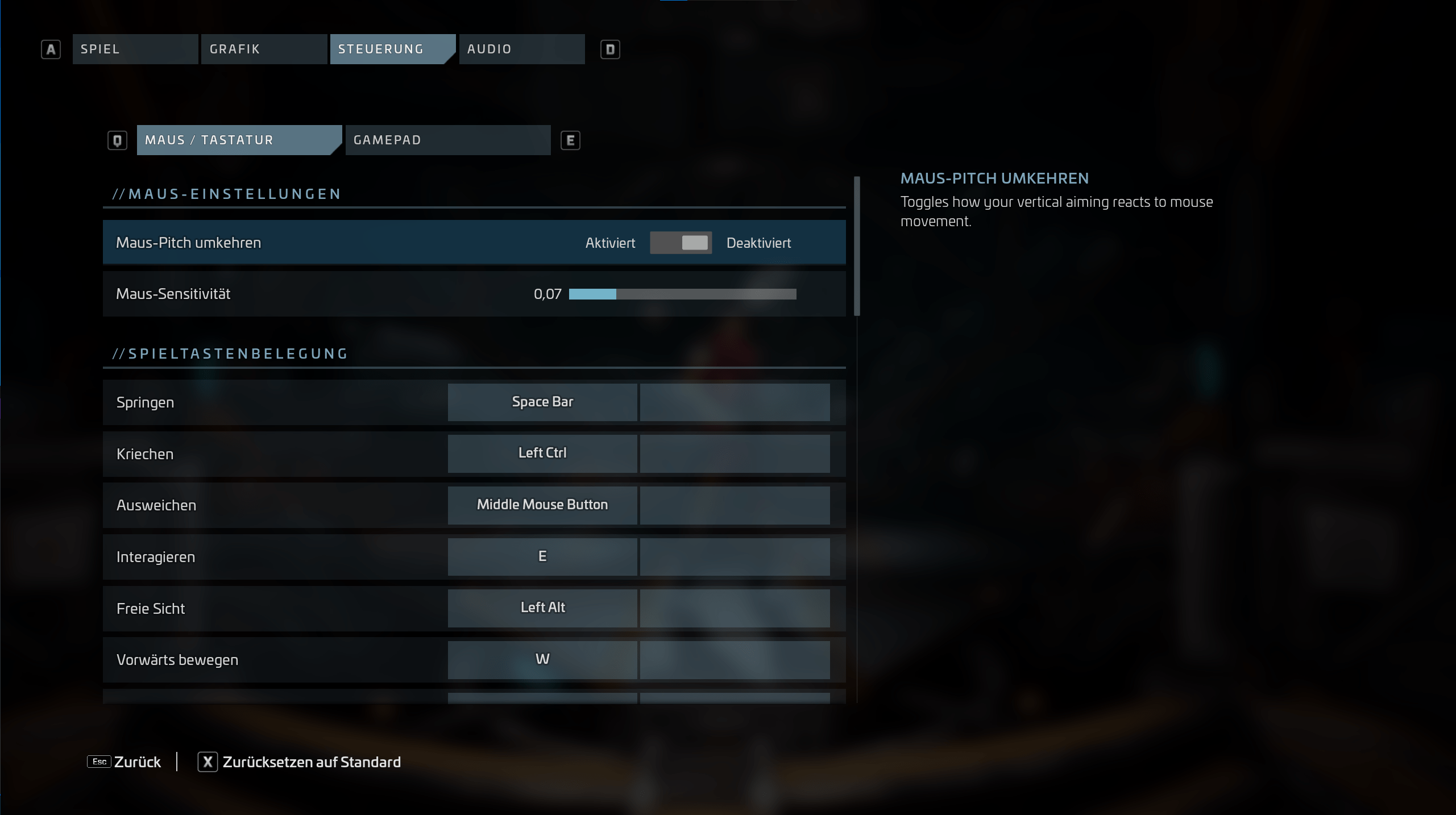
Task: Switch to the Gamepad sub-tab
Action: coord(447,140)
